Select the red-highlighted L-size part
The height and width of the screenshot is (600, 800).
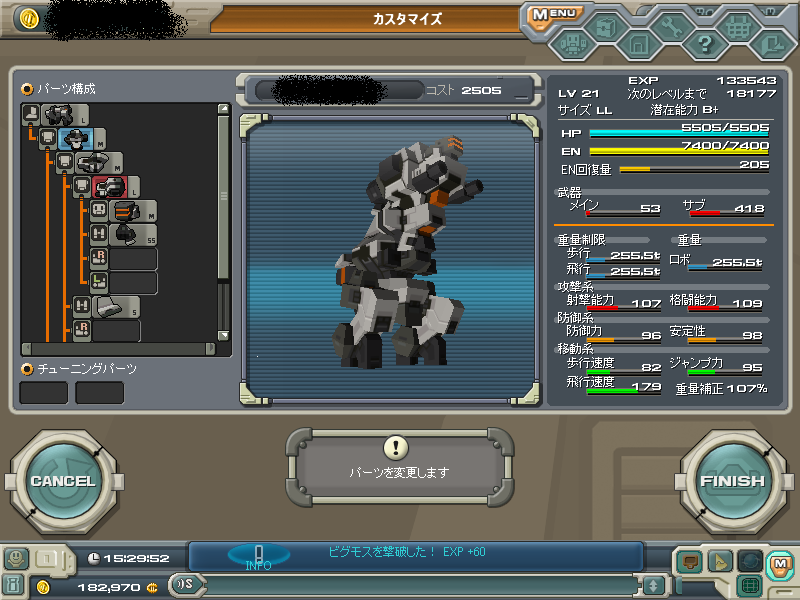coord(110,186)
